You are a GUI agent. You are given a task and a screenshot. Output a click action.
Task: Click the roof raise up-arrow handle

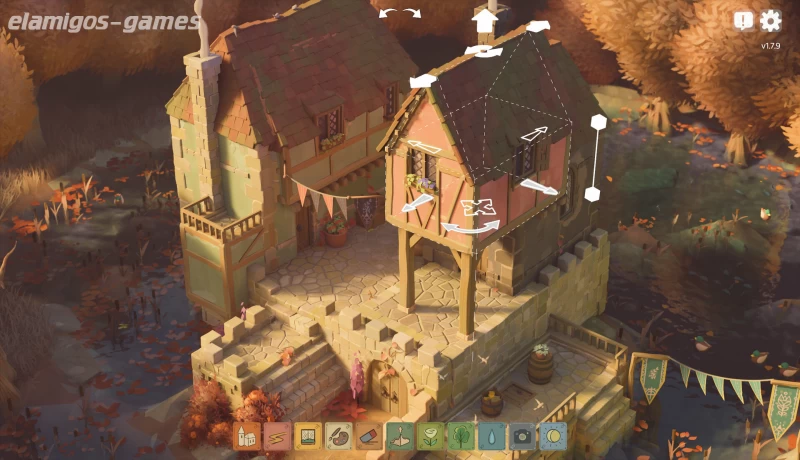click(485, 20)
